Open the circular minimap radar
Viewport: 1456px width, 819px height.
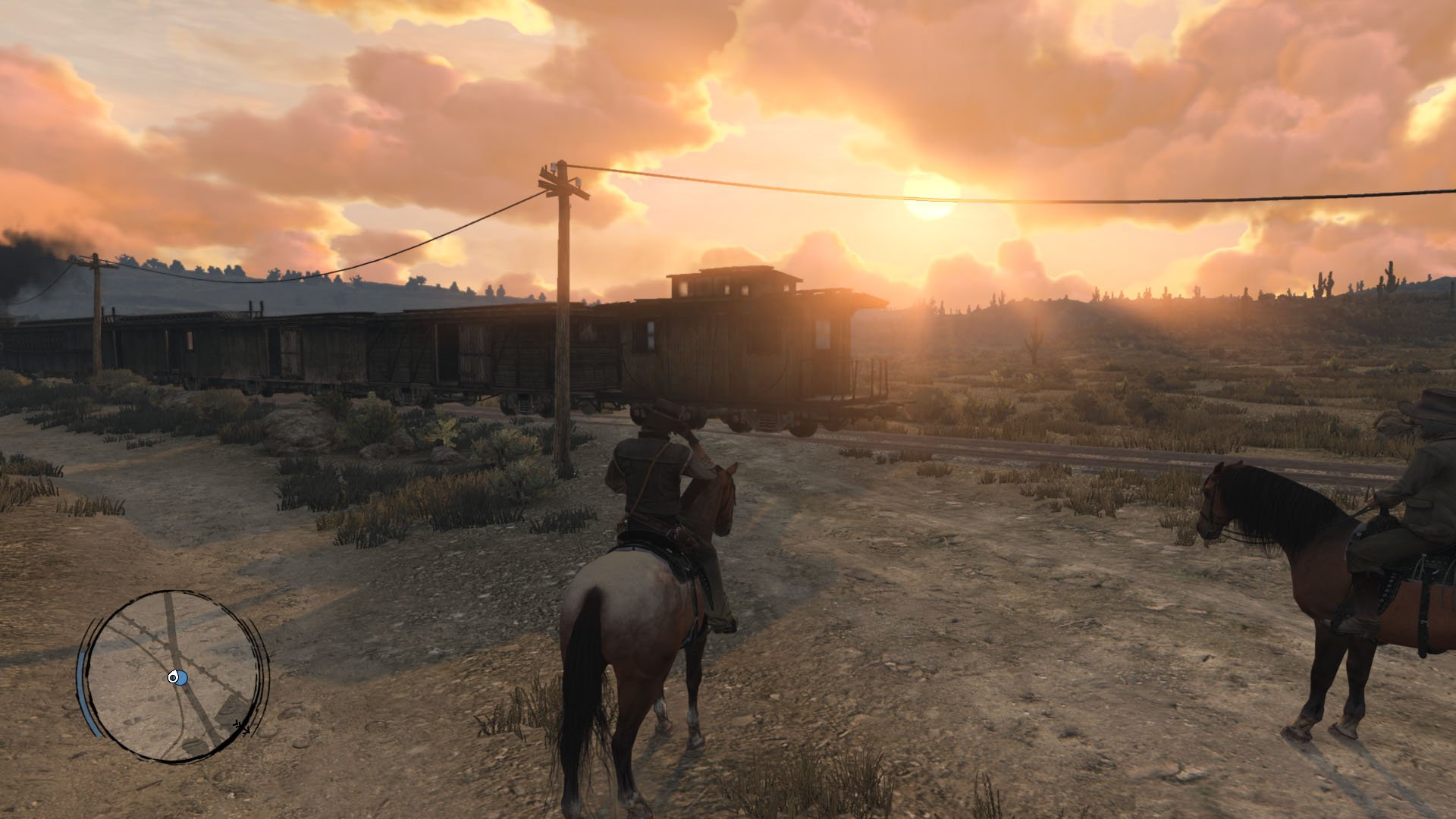(x=174, y=676)
